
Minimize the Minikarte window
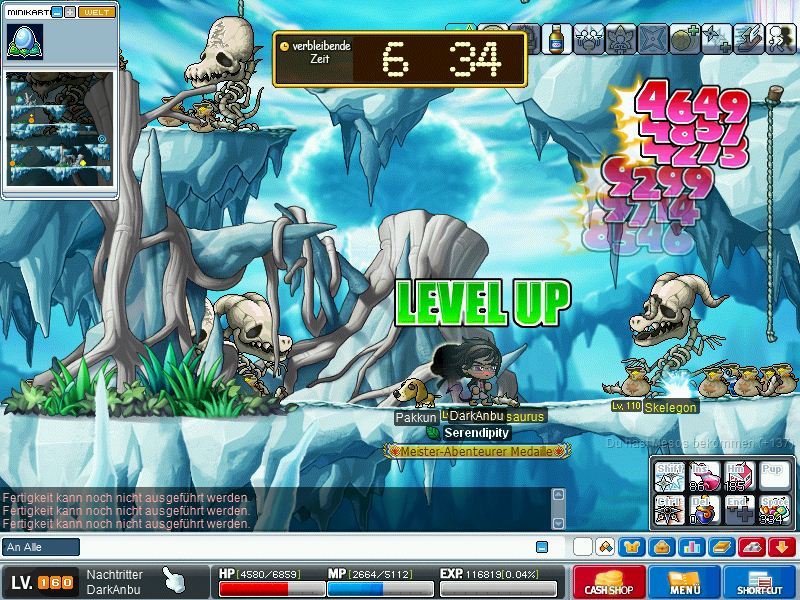coord(57,12)
